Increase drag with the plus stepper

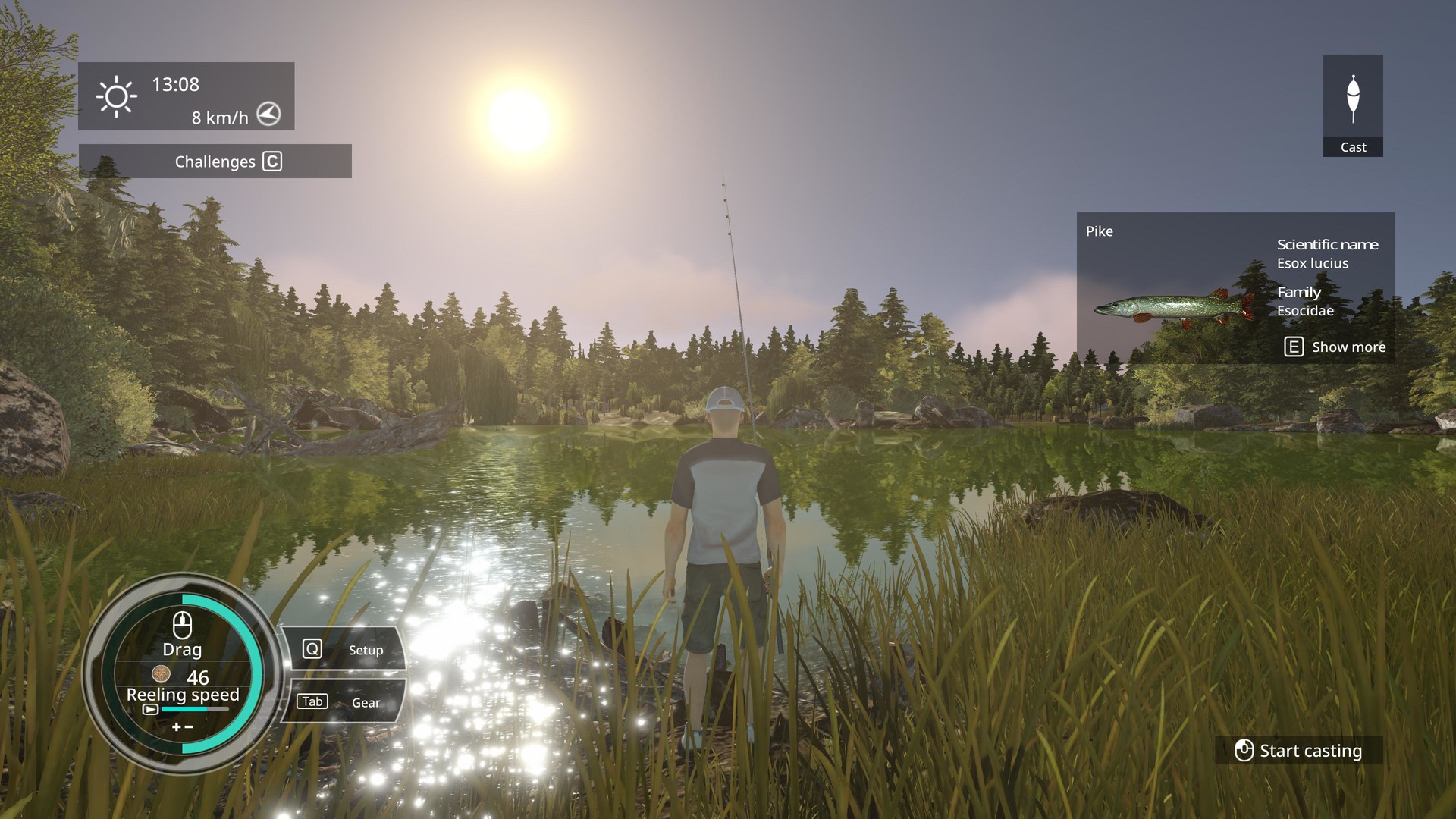(x=177, y=726)
